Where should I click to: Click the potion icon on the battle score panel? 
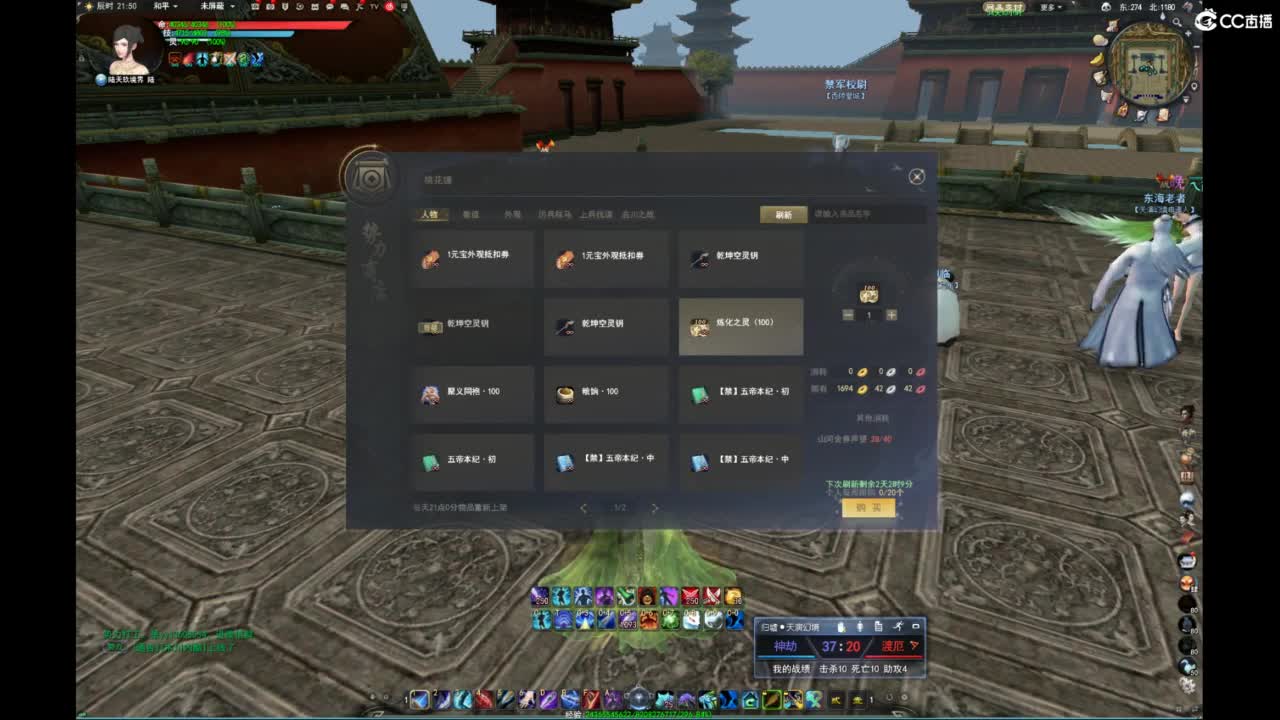(x=839, y=627)
